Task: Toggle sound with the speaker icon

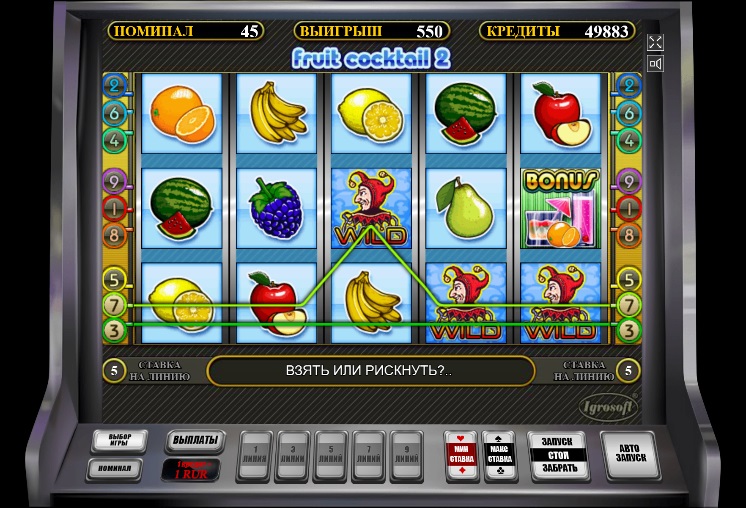Action: (x=655, y=65)
